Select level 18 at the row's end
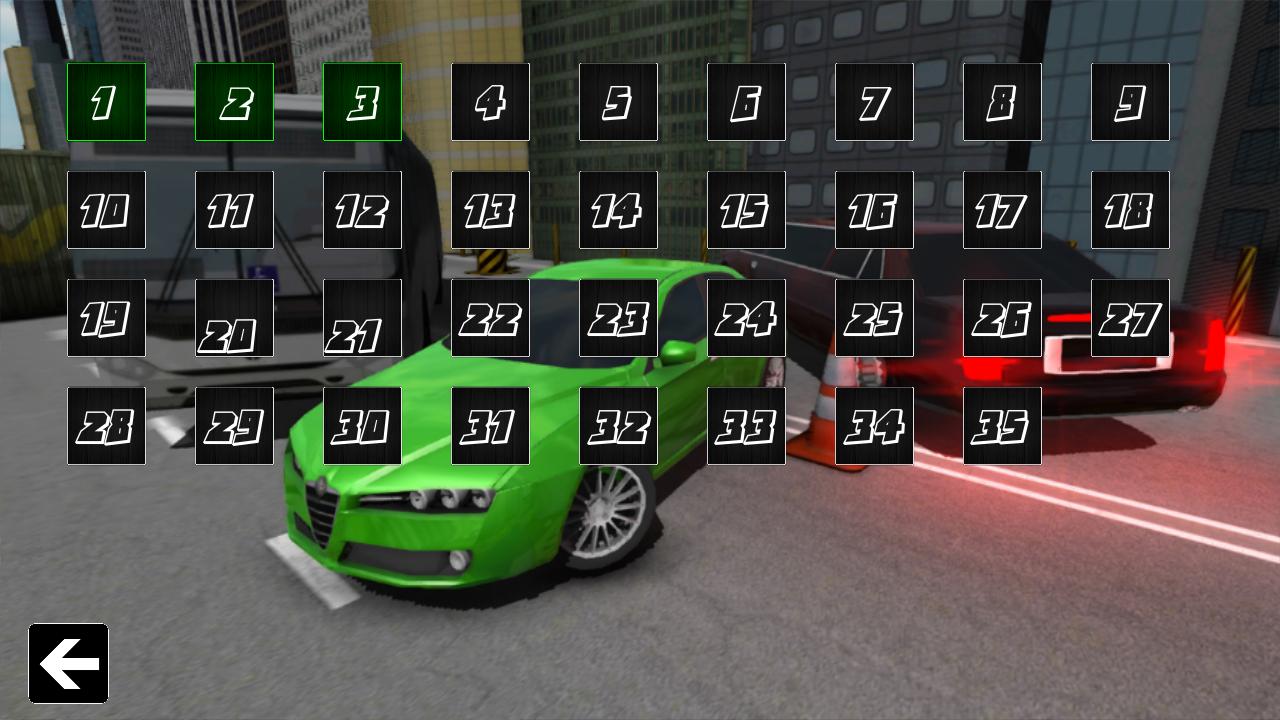Viewport: 1280px width, 720px height. [1130, 209]
